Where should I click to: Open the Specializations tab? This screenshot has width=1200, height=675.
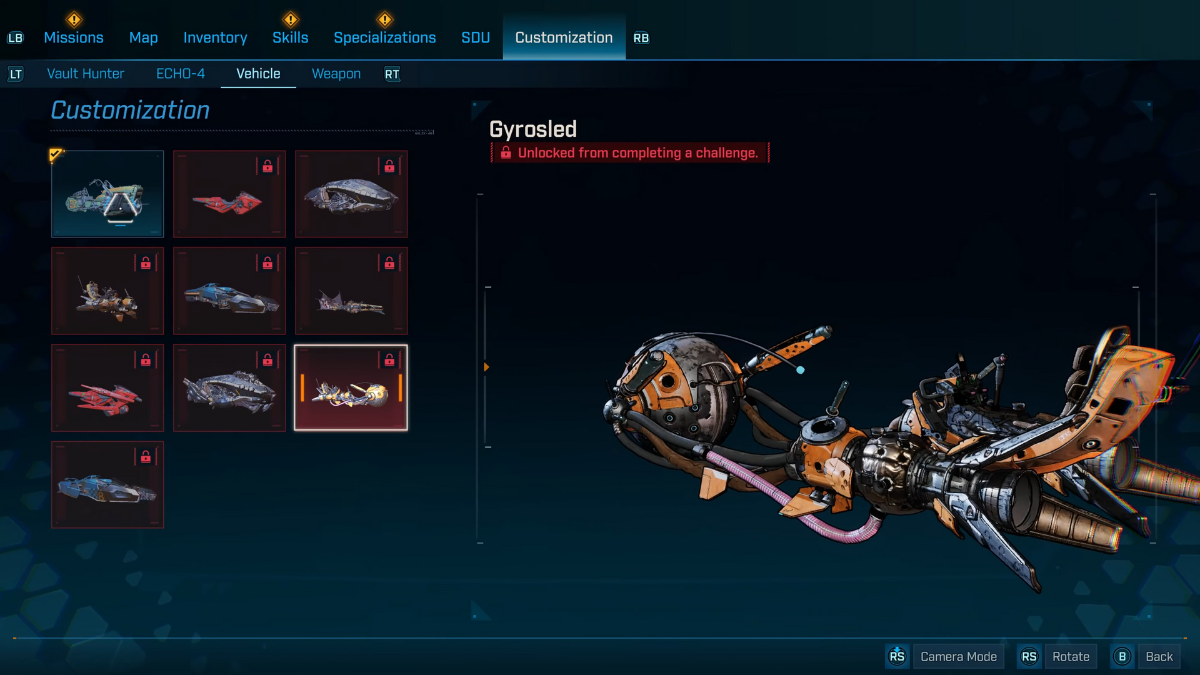tap(384, 37)
